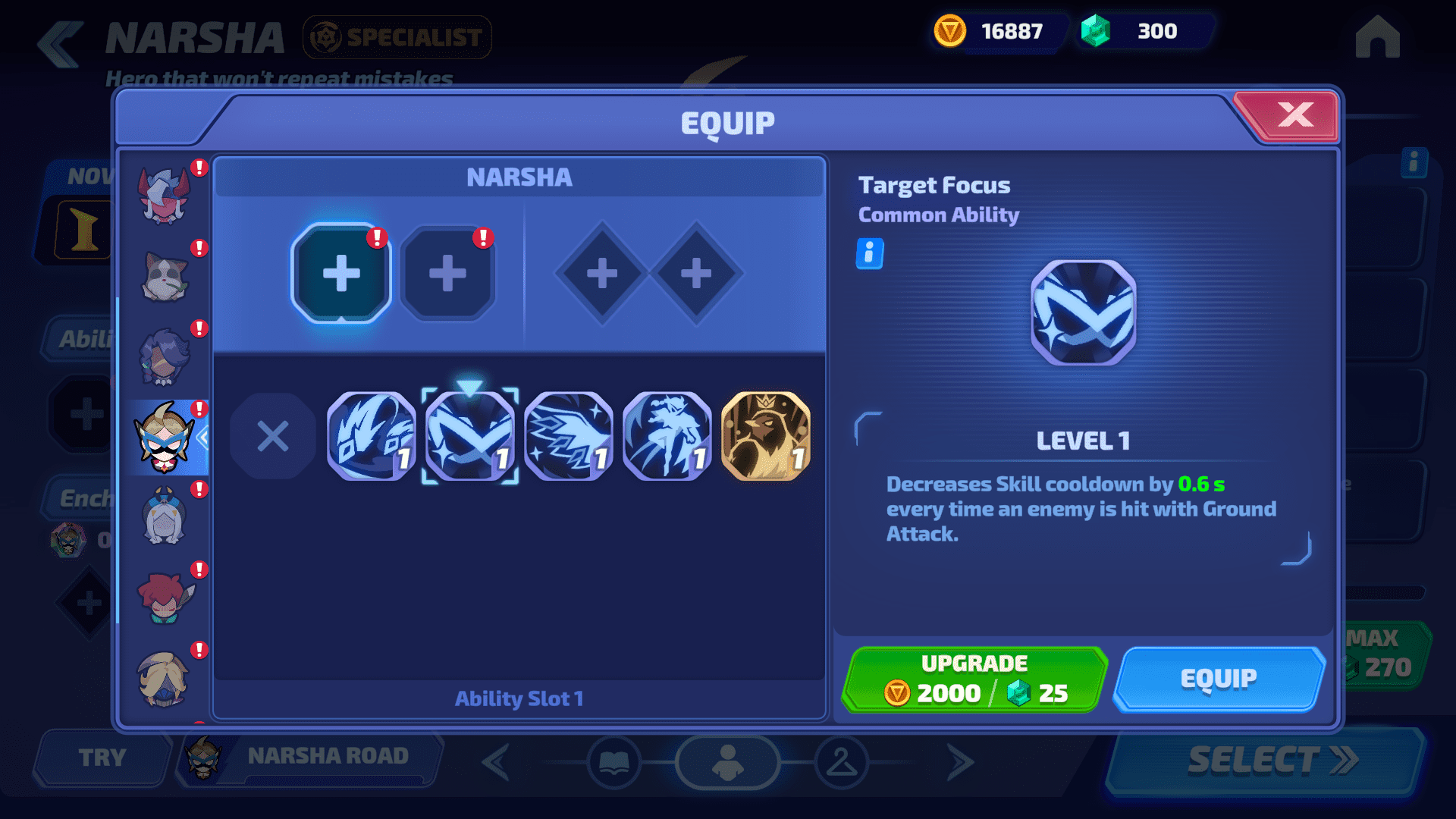Choose the leaping rider ability icon

coord(667,436)
